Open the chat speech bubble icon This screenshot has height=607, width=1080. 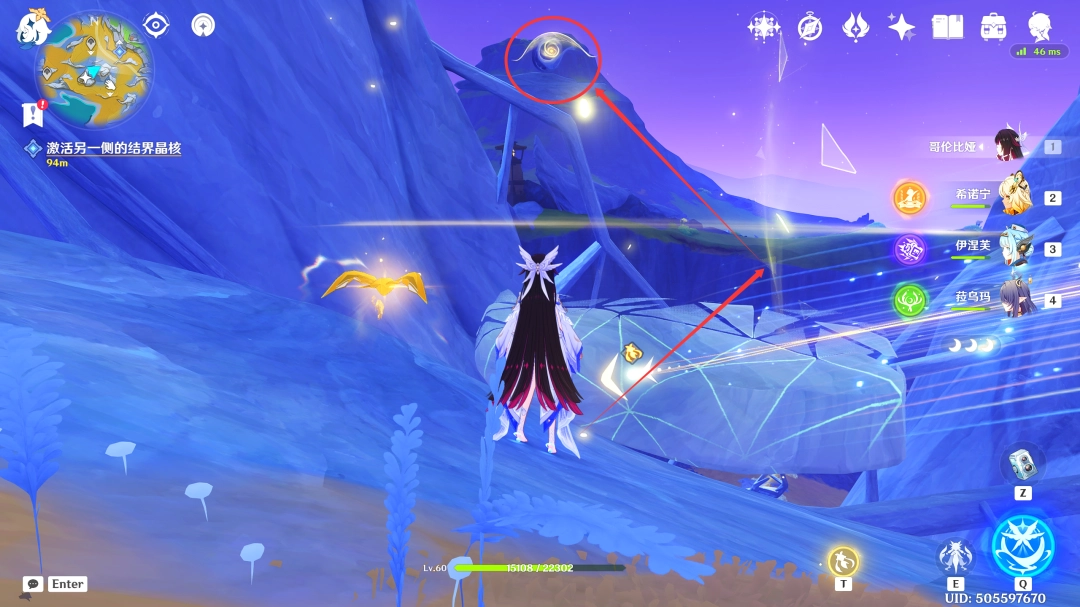33,584
